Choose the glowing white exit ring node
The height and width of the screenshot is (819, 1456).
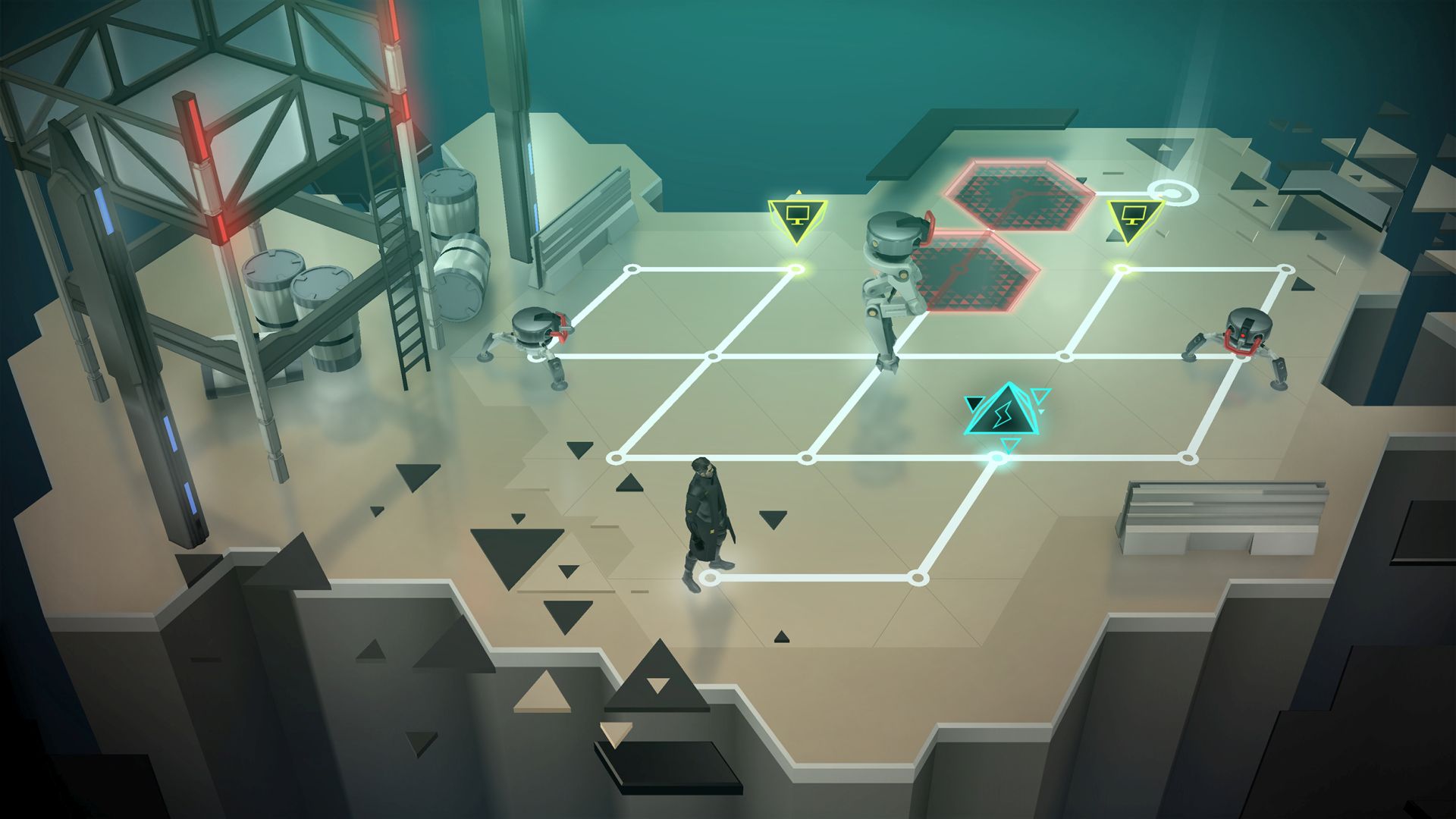pos(1172,193)
